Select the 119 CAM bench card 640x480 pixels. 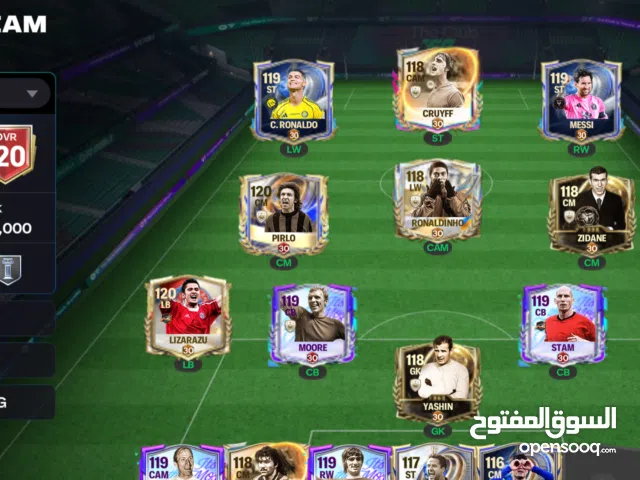(182, 463)
